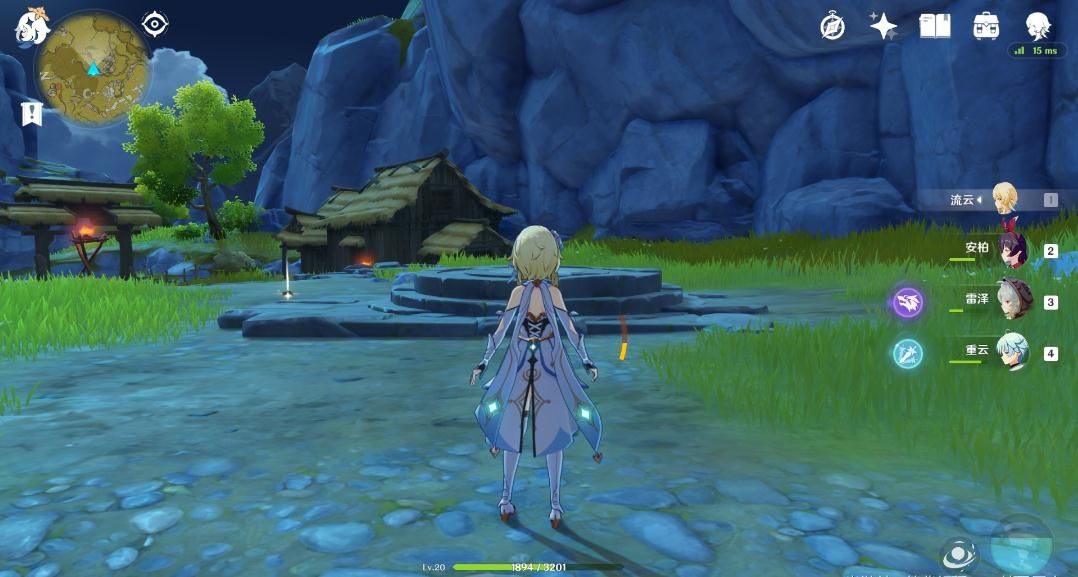
Task: Click the eye icon beside the minimap
Action: pos(155,23)
